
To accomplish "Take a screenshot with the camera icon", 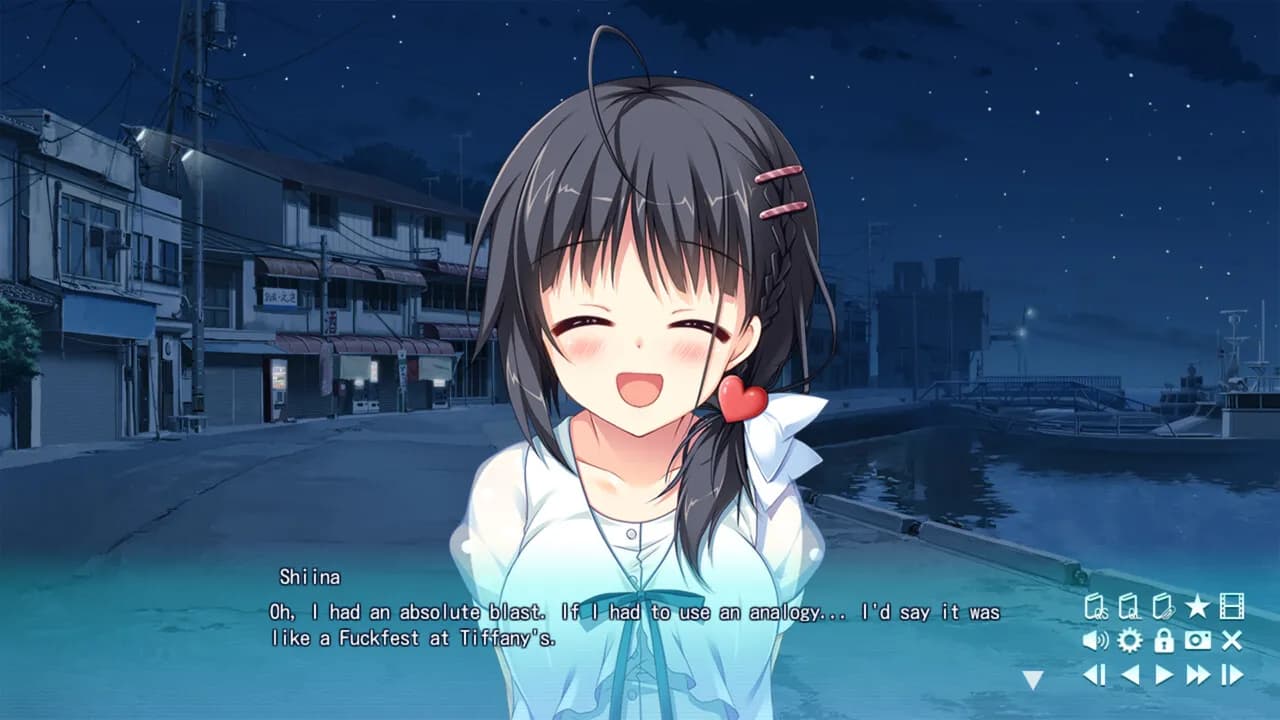I will pyautogui.click(x=1197, y=640).
